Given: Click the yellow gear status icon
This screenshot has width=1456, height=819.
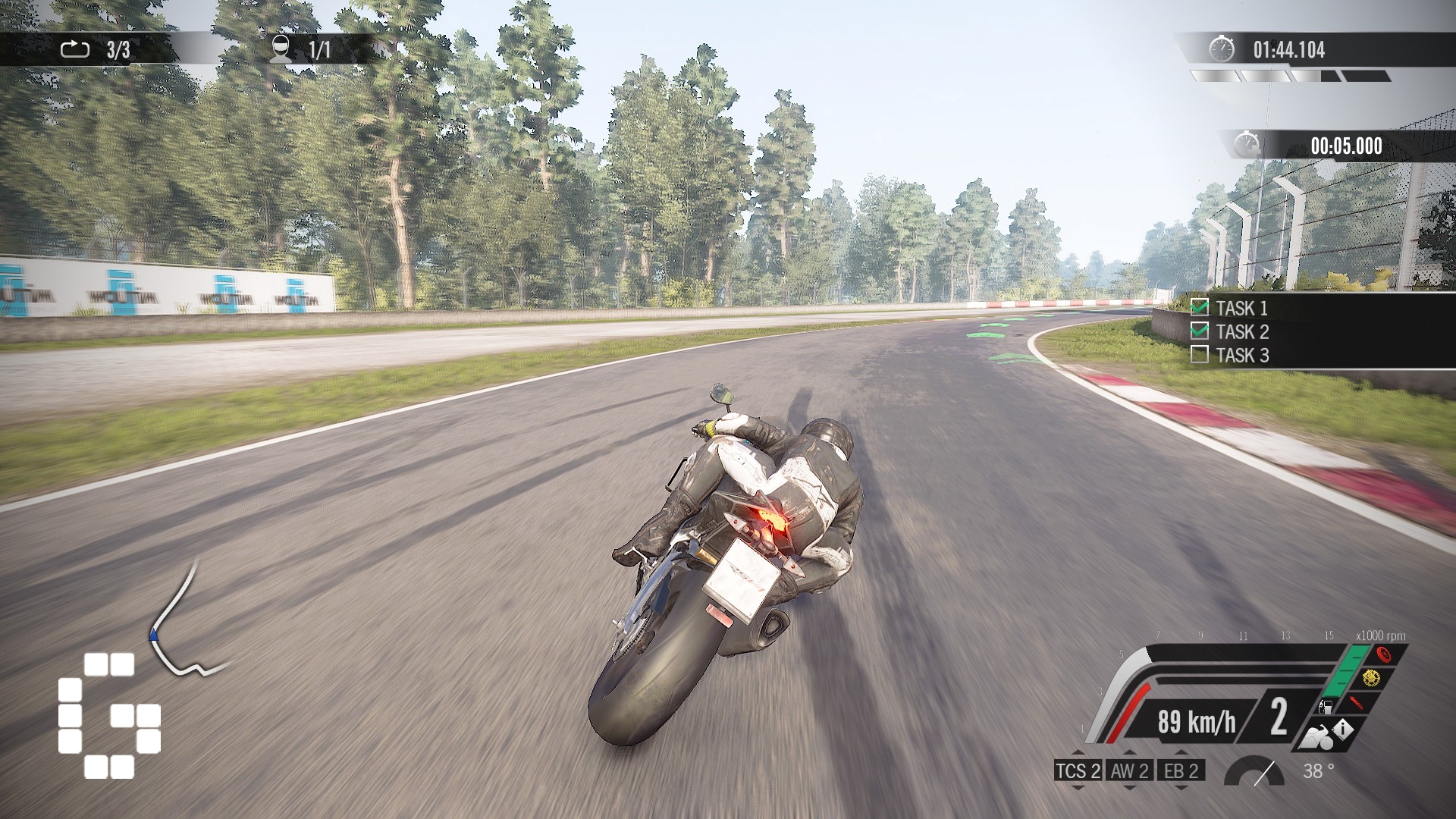Looking at the screenshot, I should tap(1370, 678).
